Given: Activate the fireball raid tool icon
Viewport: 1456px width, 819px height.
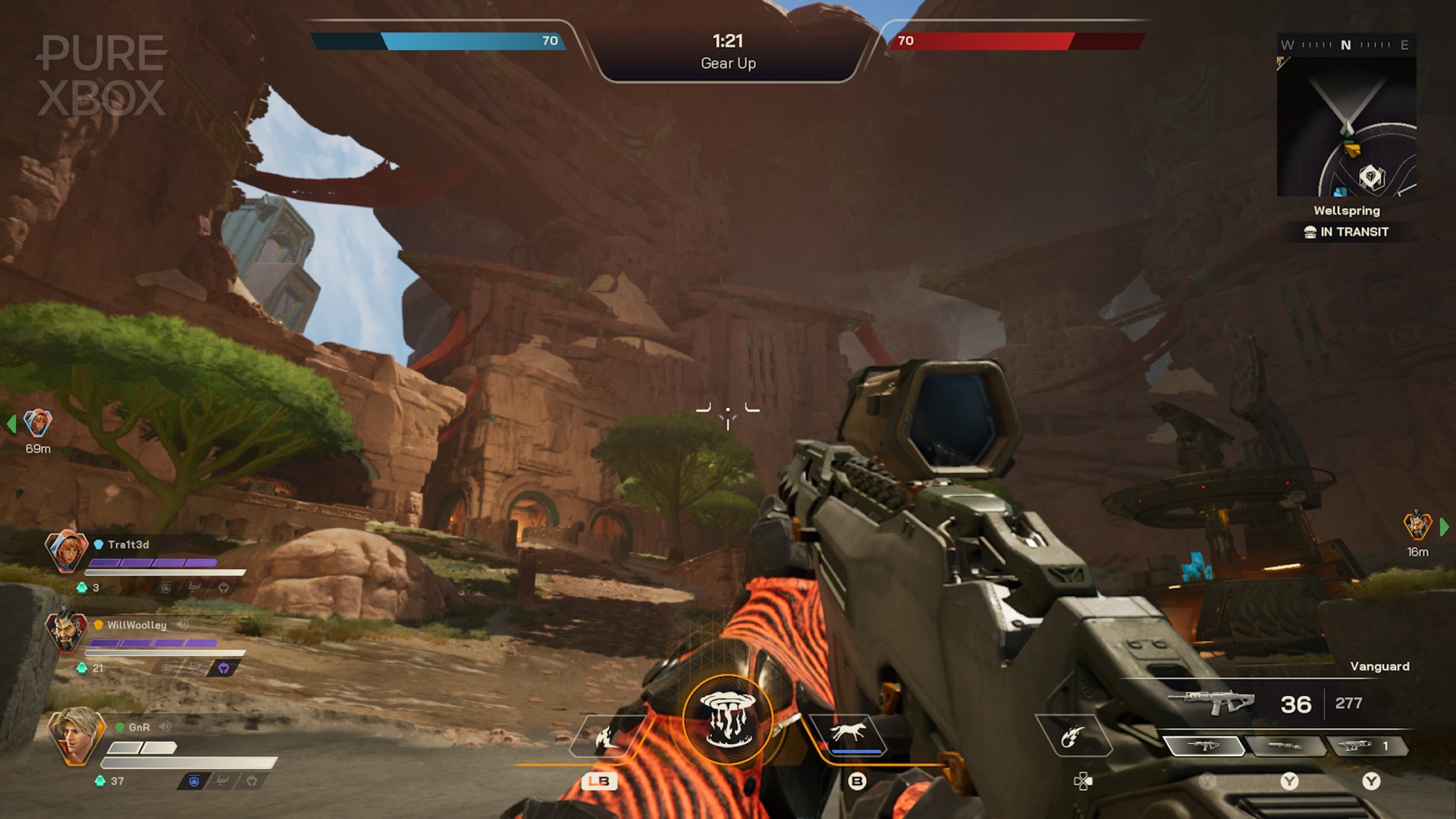Looking at the screenshot, I should [x=1072, y=736].
